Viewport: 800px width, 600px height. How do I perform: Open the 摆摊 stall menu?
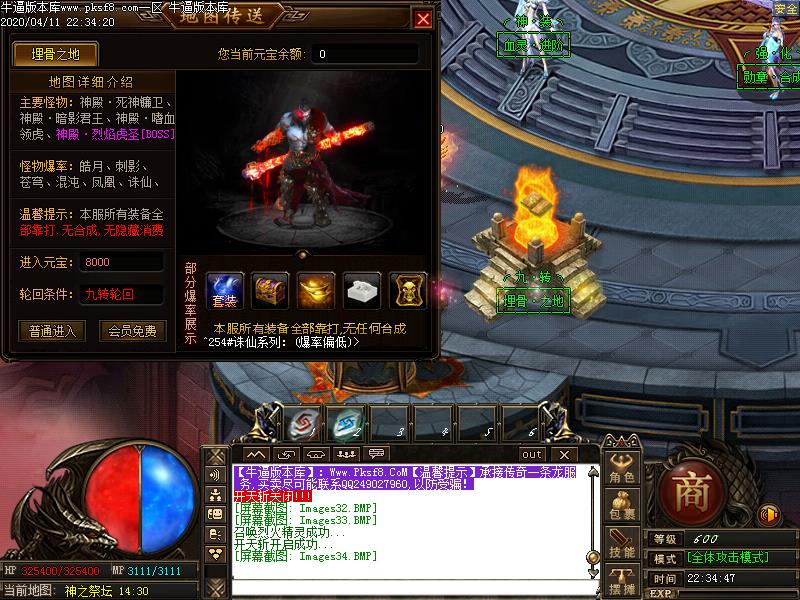click(x=622, y=582)
